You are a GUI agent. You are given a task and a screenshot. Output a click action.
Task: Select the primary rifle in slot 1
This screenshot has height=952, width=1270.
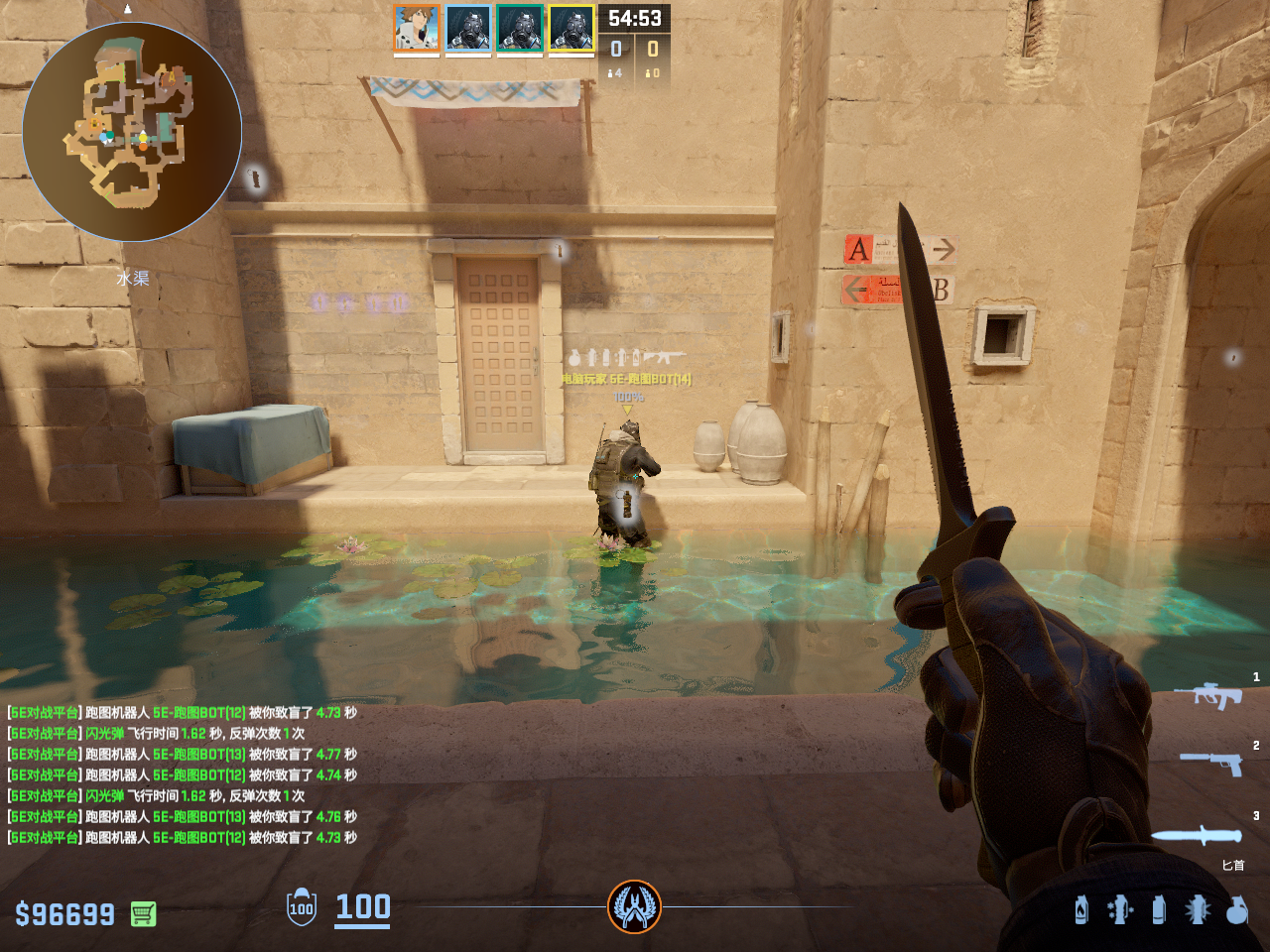click(1207, 695)
